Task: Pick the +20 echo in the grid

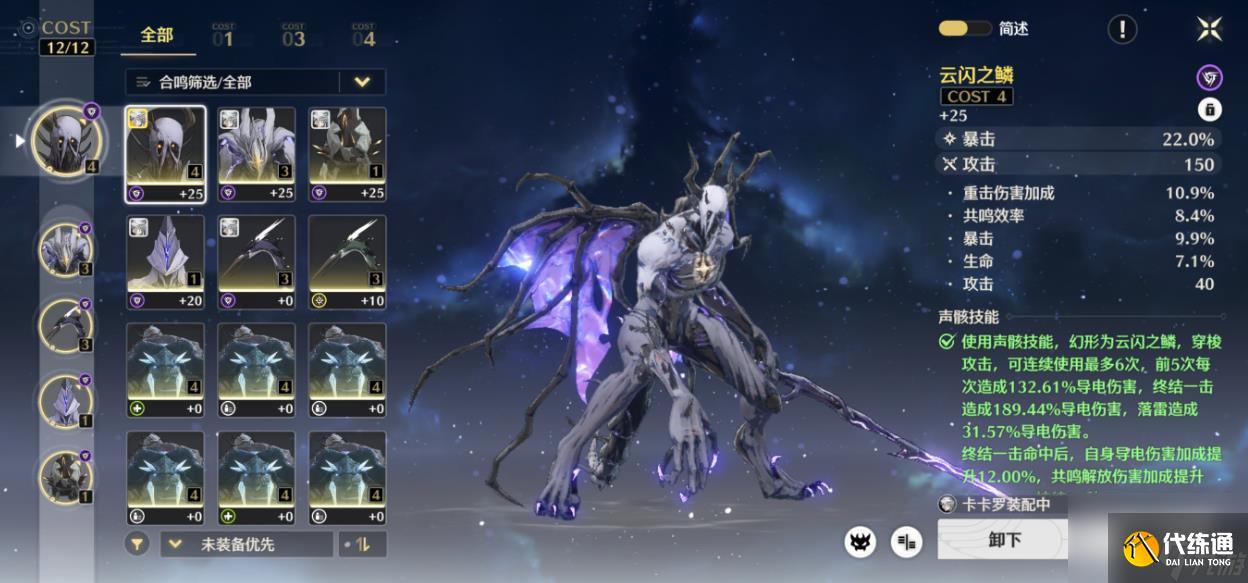Action: 166,262
